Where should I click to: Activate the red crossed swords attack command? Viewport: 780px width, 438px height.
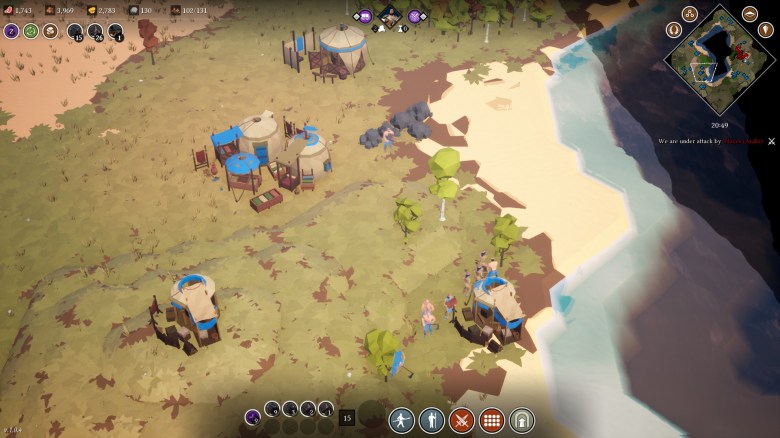pos(462,420)
